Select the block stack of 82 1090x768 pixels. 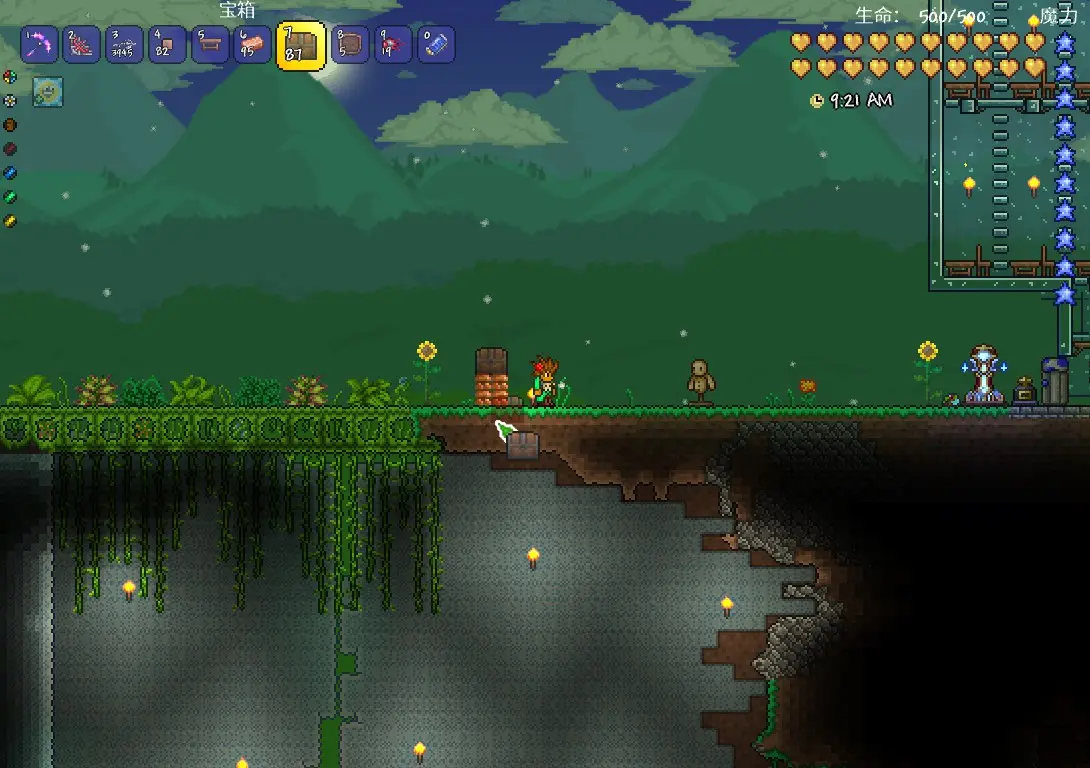[x=167, y=45]
